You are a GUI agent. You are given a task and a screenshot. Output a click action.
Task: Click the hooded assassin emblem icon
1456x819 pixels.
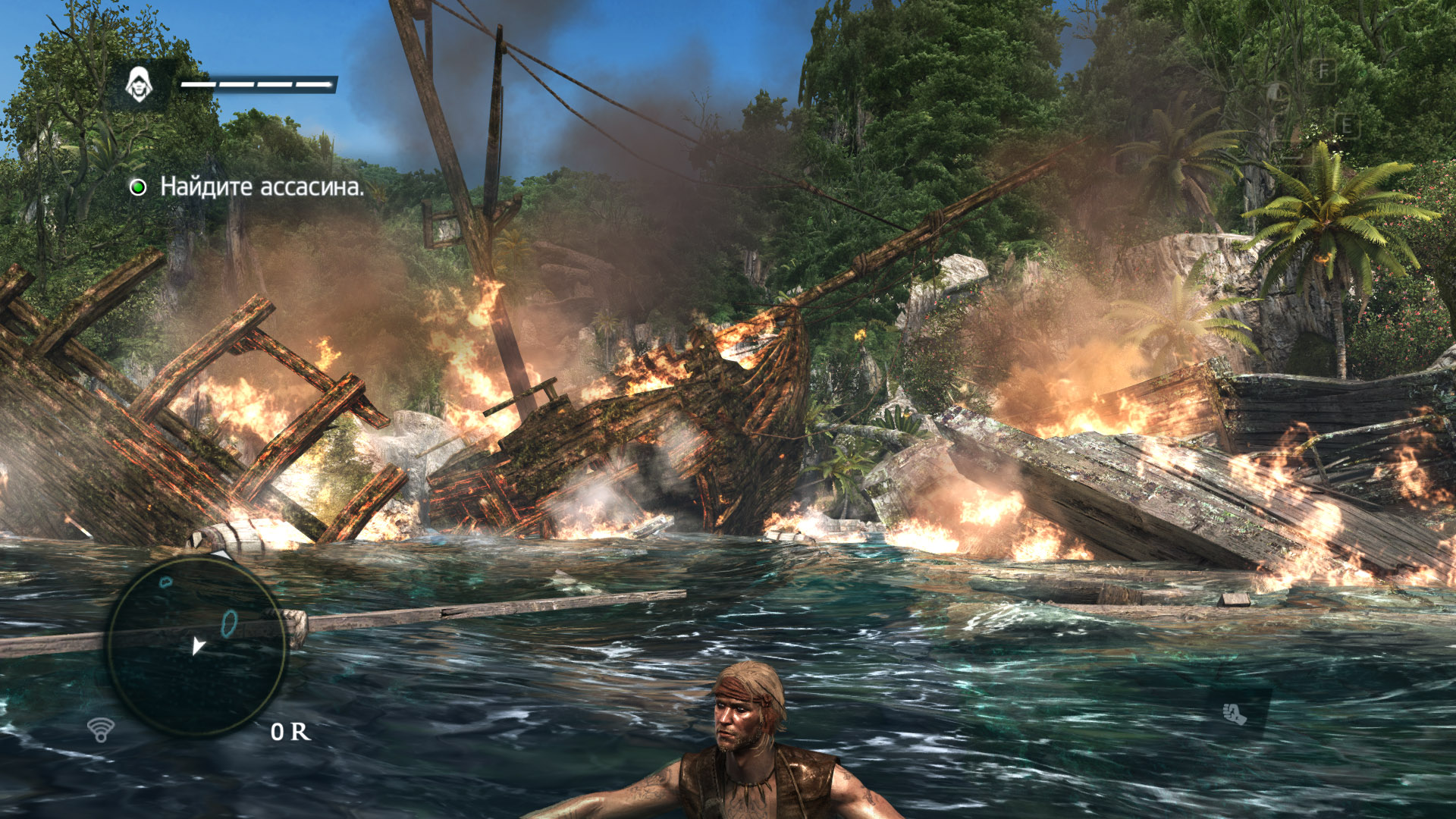pyautogui.click(x=139, y=84)
